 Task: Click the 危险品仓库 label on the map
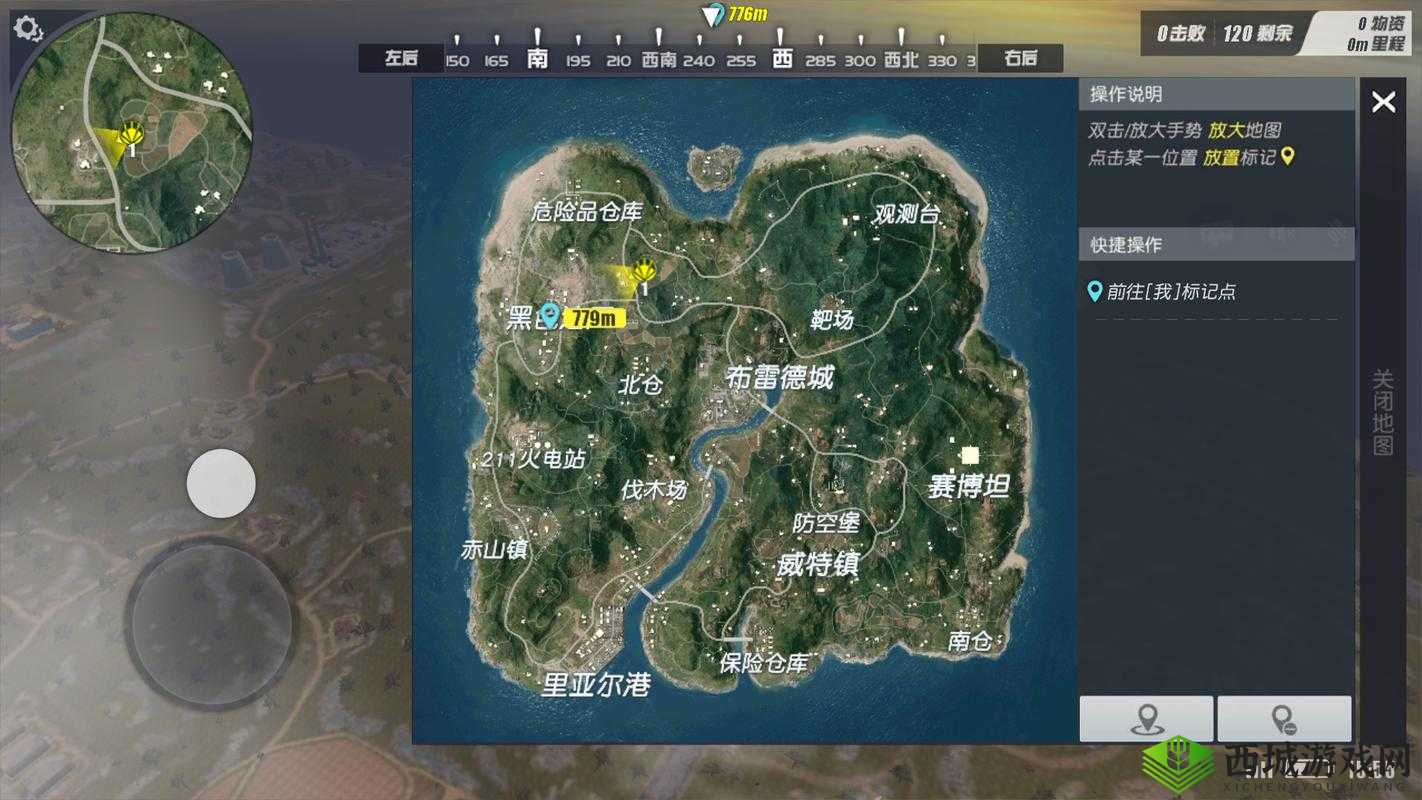tap(586, 212)
